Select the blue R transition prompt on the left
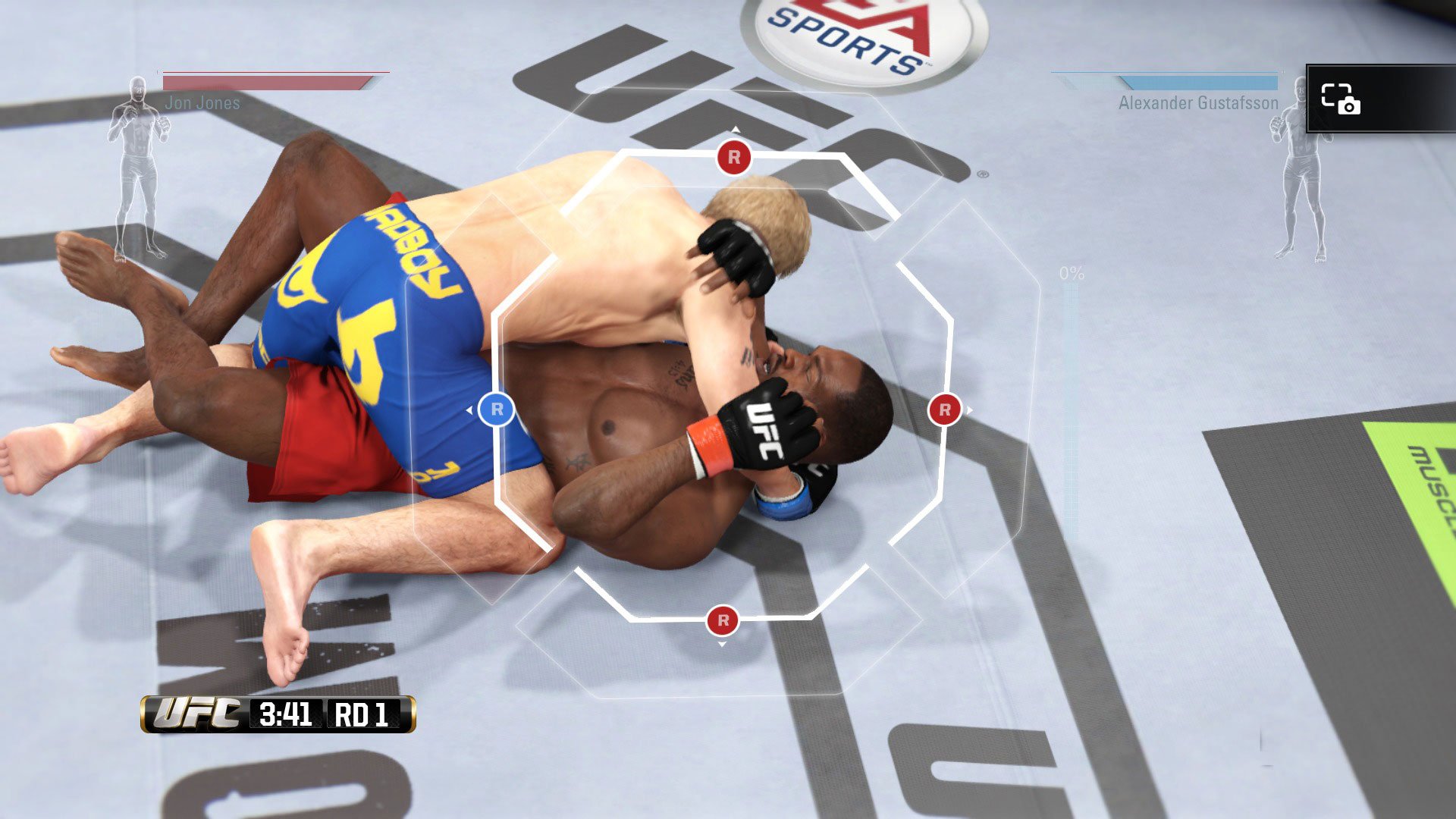The height and width of the screenshot is (819, 1456). (498, 407)
